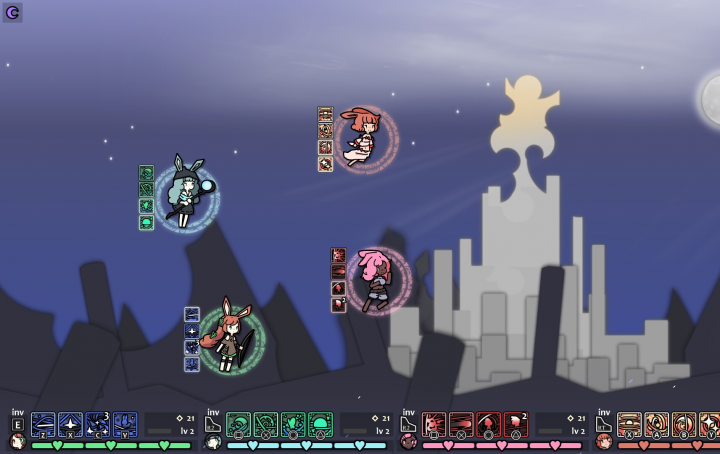
Task: Click the green-player character portrait
Action: click(x=17, y=441)
